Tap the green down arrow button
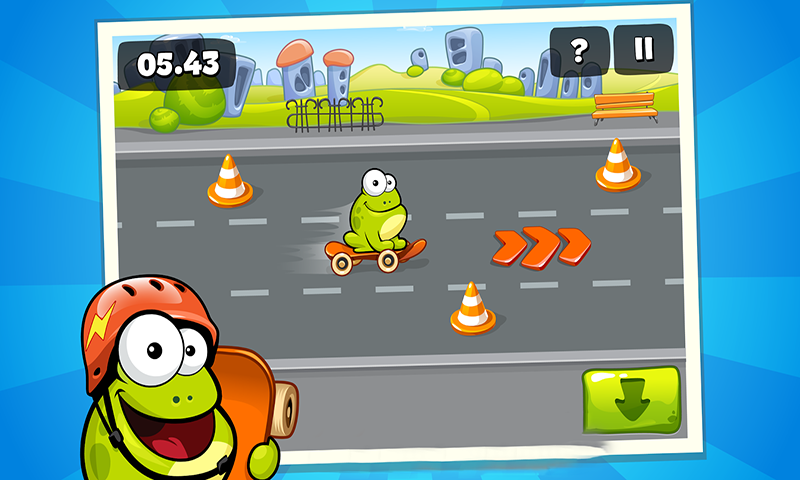Image resolution: width=800 pixels, height=480 pixels. point(631,400)
